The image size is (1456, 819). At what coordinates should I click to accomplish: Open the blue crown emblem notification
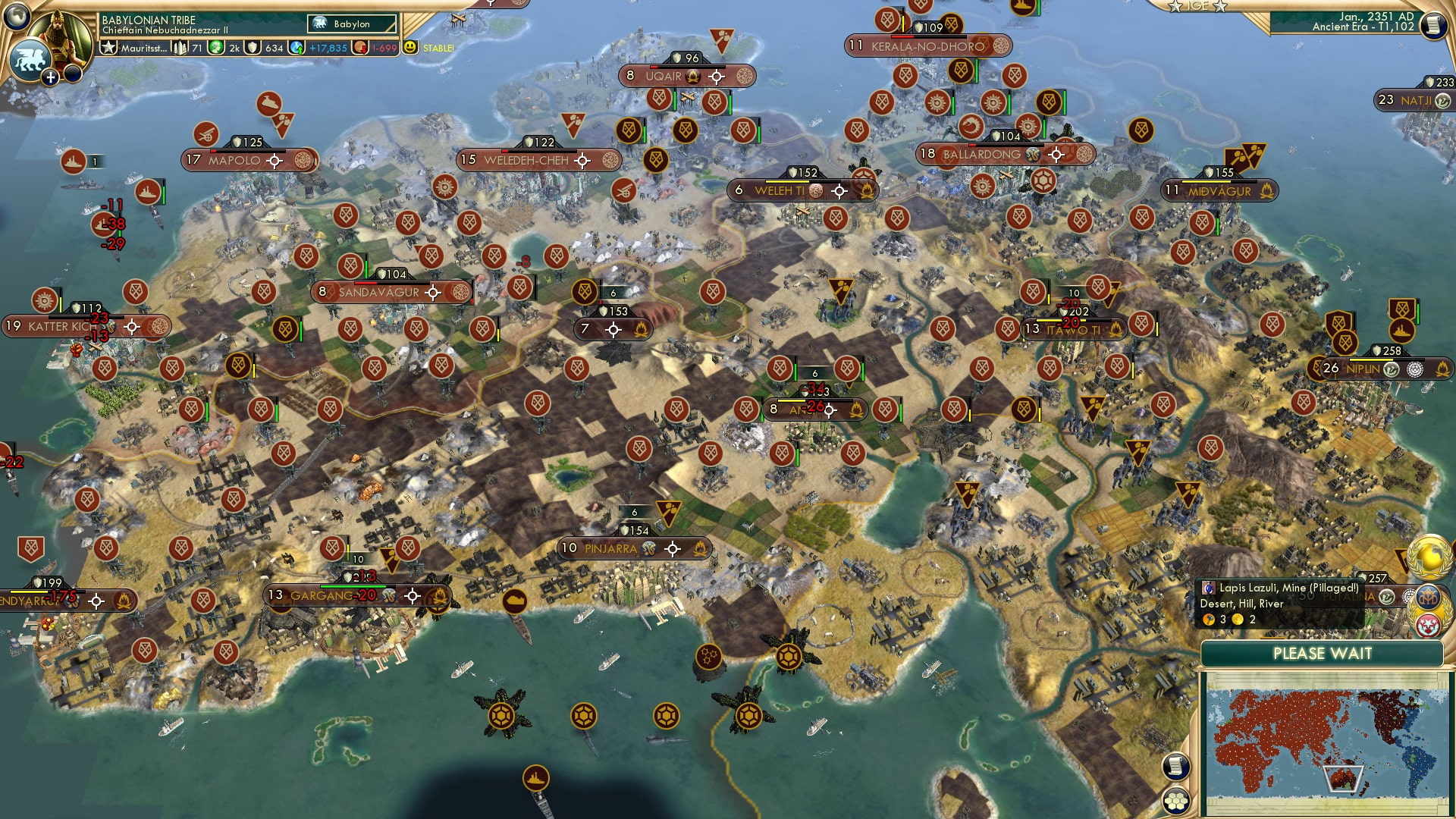pos(1428,598)
